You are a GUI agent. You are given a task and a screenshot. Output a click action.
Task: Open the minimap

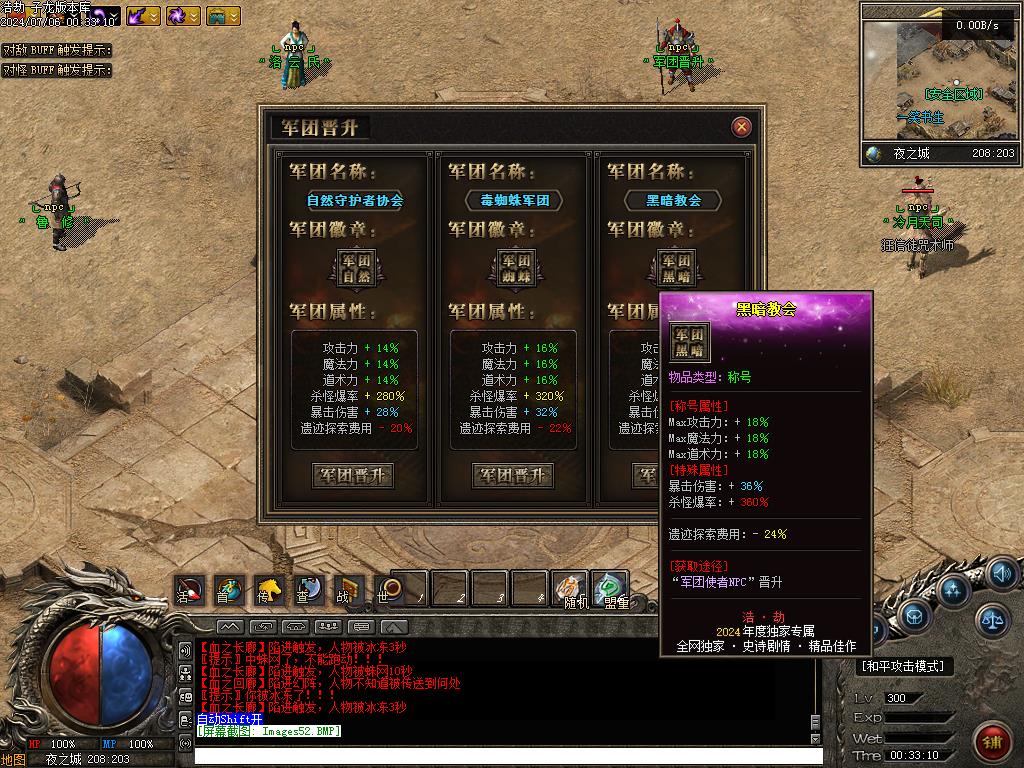click(939, 80)
